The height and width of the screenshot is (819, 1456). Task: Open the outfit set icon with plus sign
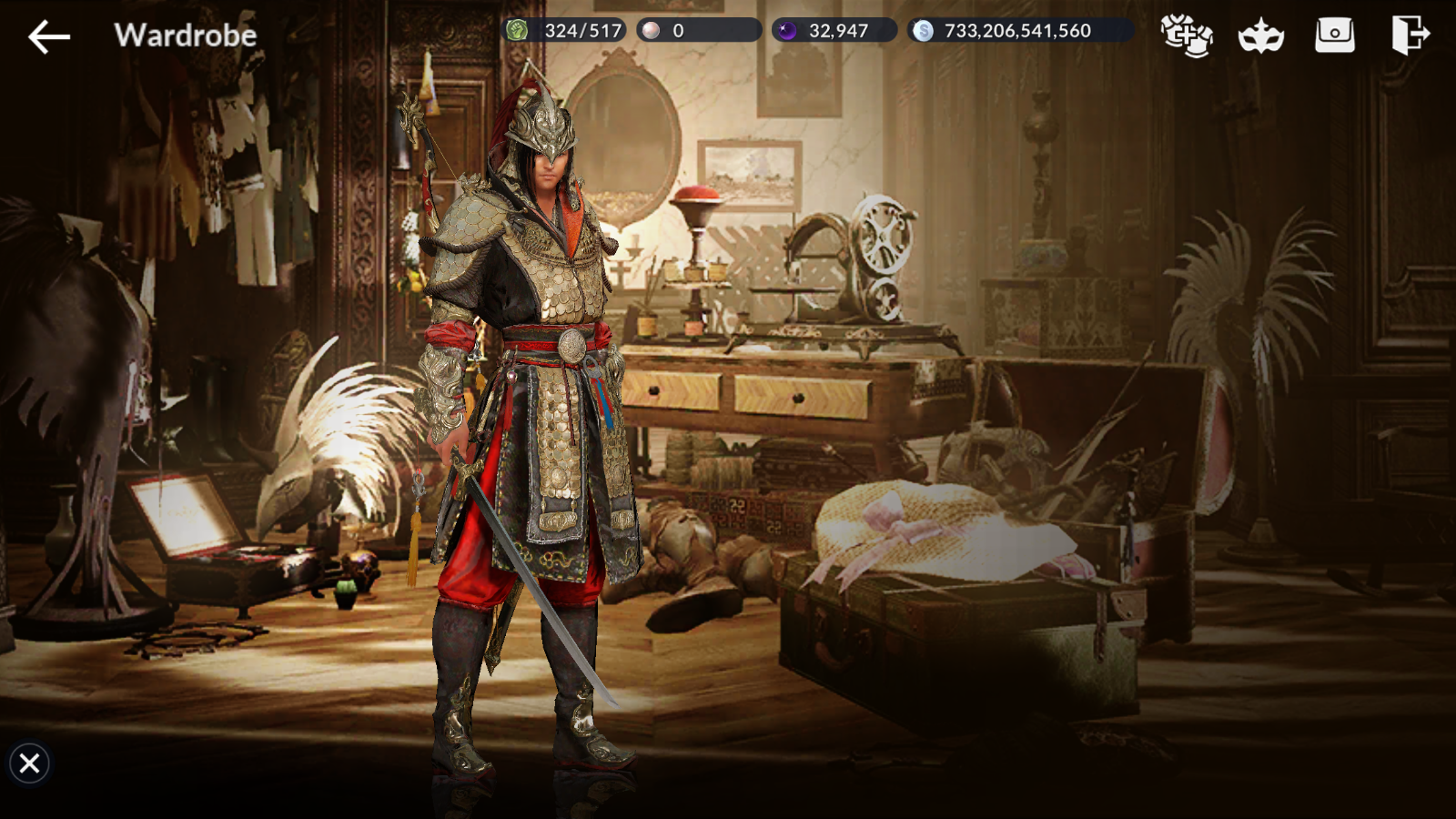(x=1187, y=35)
